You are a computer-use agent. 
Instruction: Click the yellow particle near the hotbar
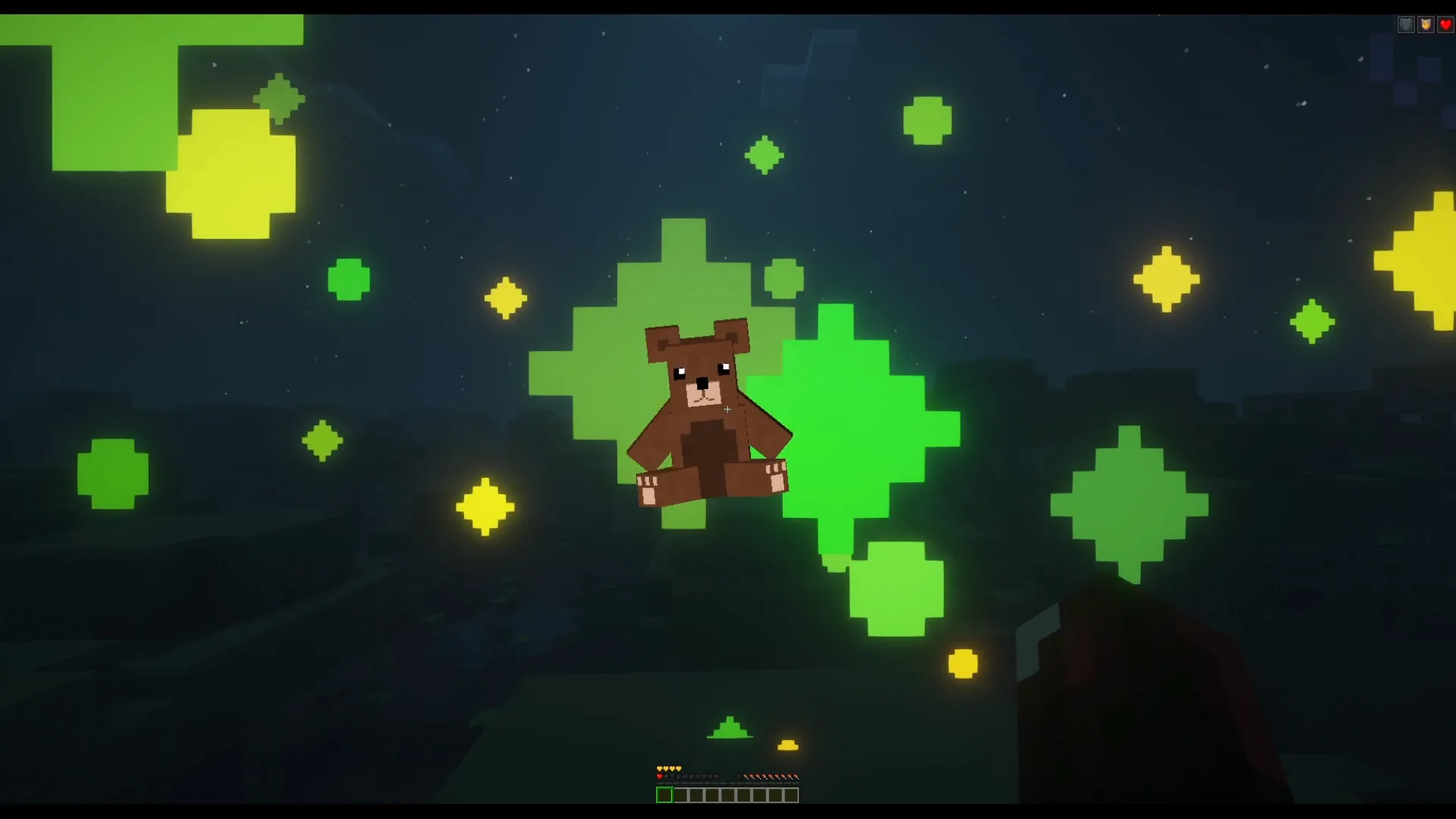point(788,744)
